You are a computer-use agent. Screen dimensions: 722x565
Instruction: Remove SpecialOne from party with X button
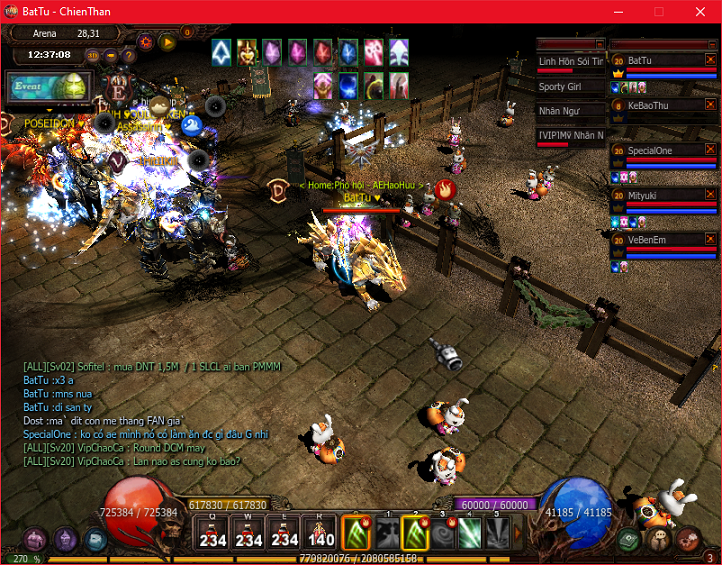coord(710,149)
